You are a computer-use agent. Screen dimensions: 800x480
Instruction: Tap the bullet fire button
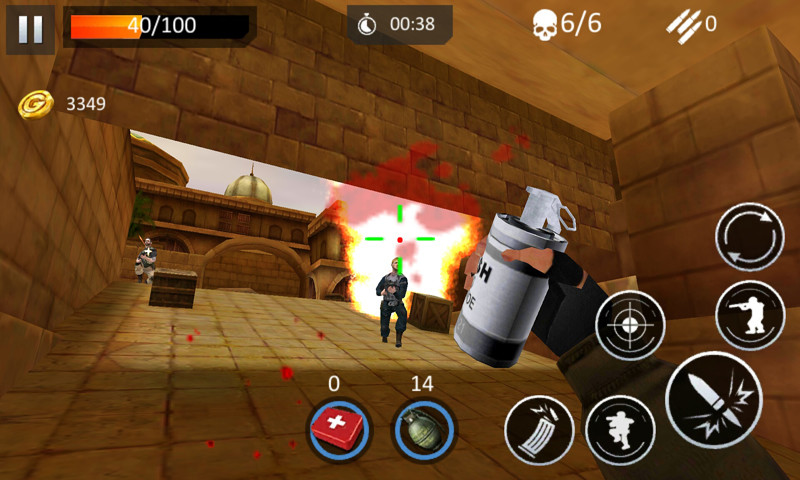(714, 400)
